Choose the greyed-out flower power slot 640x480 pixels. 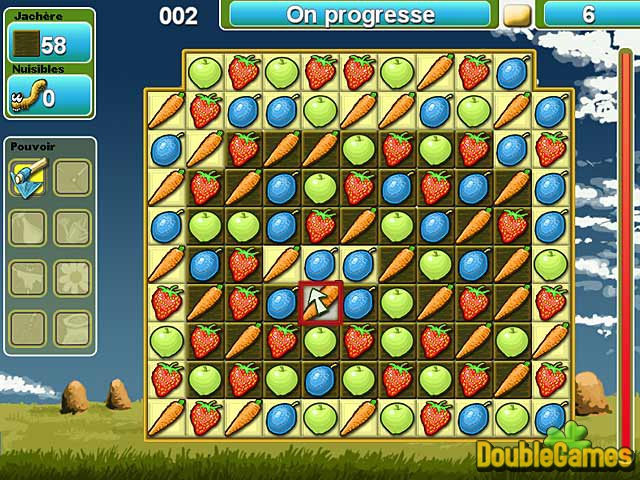72,277
